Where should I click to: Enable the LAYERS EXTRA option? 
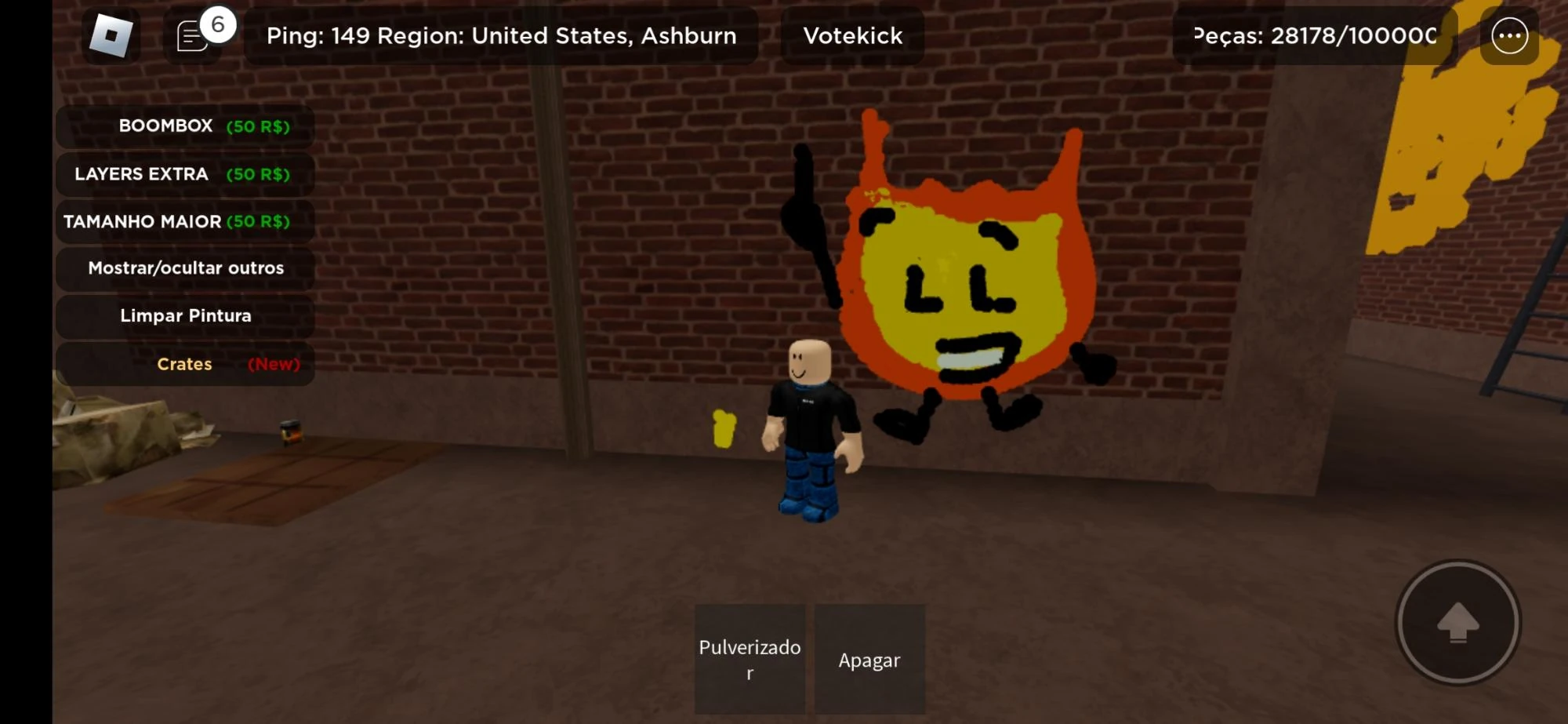[x=185, y=174]
